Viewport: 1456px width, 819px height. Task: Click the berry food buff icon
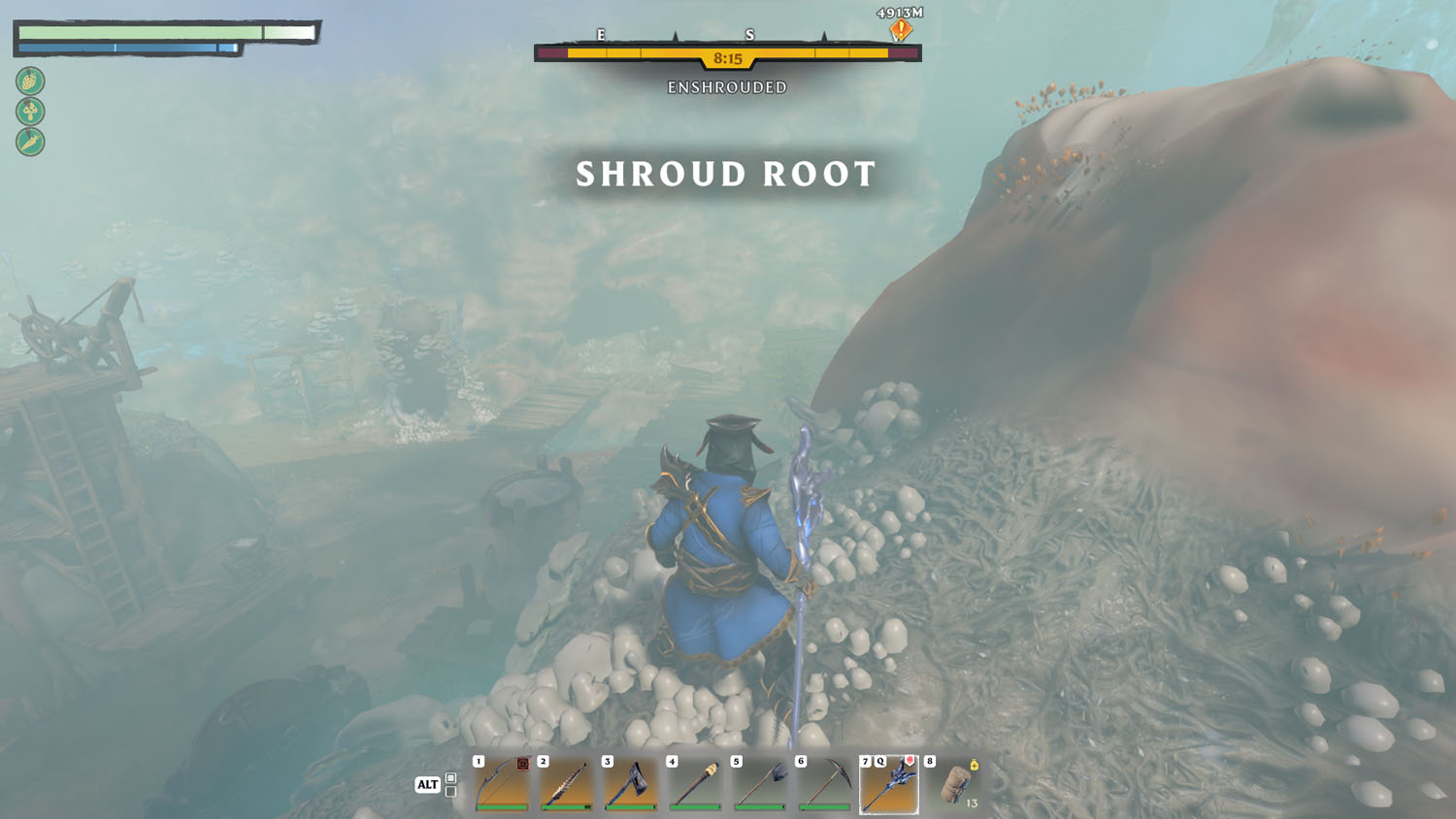(x=30, y=81)
